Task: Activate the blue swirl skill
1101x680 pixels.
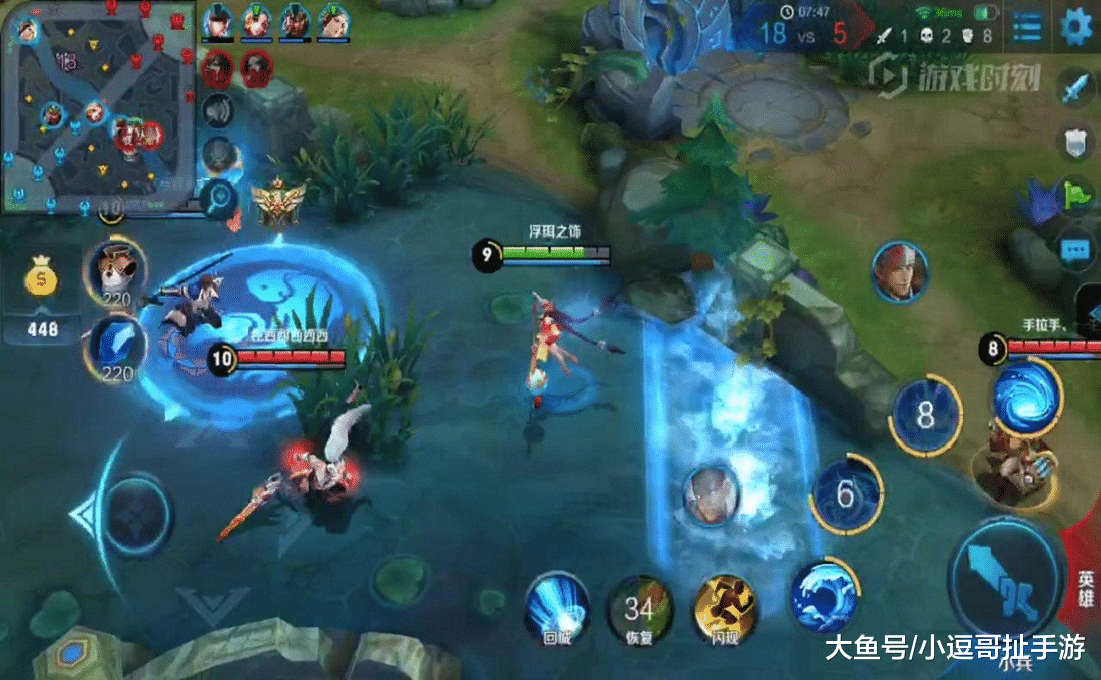Action: click(1025, 397)
